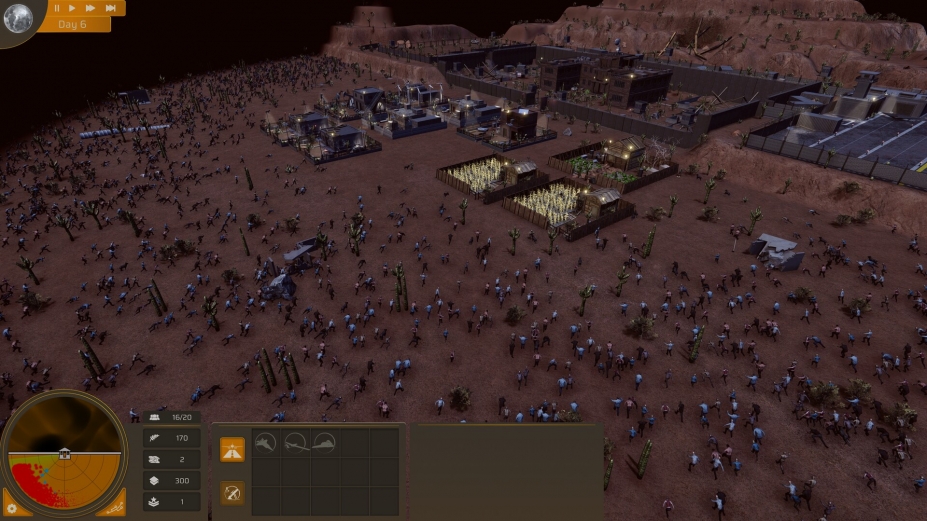Switch to double fast-forward speed
The image size is (927, 521).
click(91, 8)
